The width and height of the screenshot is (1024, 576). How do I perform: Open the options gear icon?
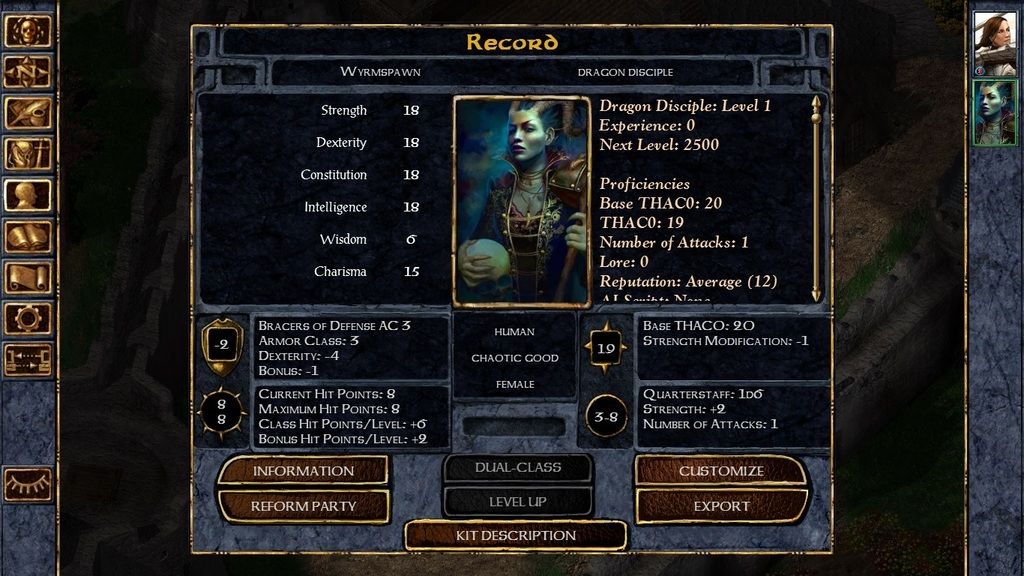[x=28, y=318]
